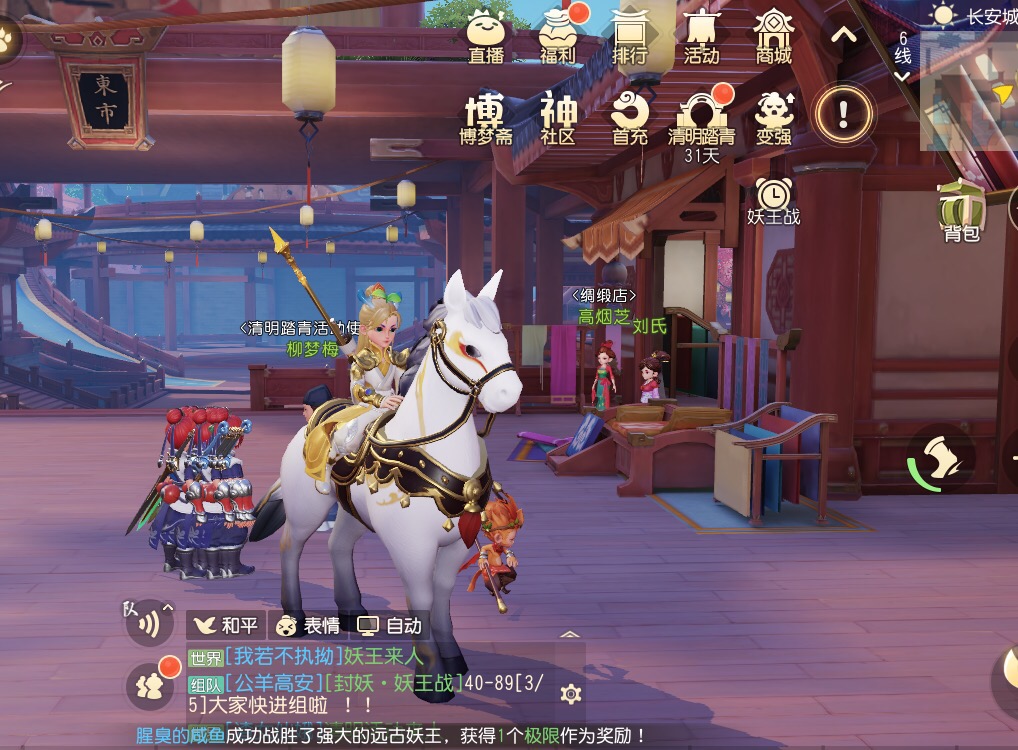Toggle the 和平 peace mode
The image size is (1018, 750).
point(226,626)
